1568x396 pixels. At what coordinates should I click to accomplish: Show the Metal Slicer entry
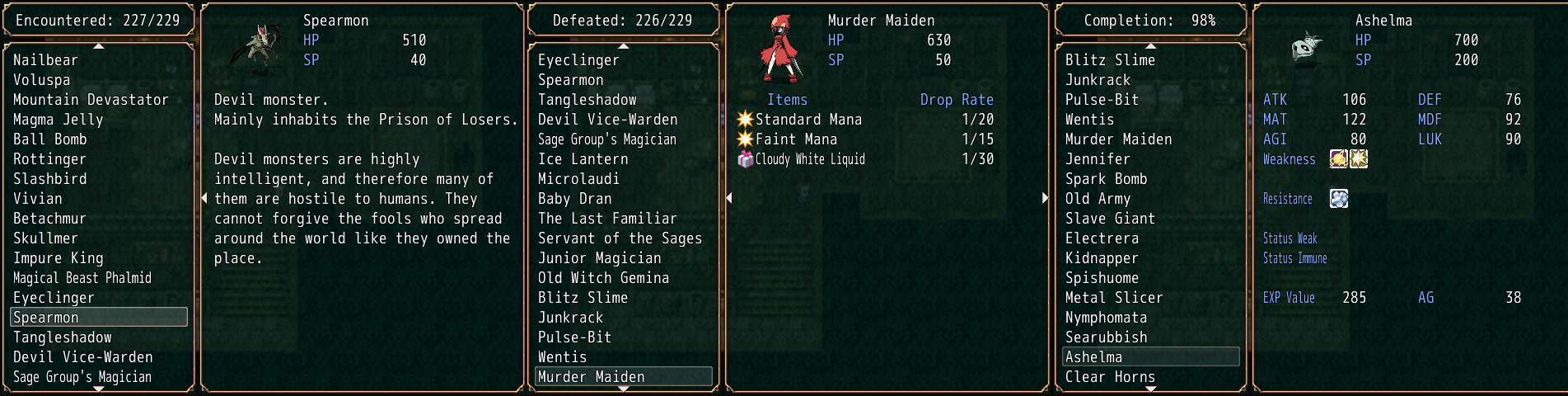tap(1114, 298)
